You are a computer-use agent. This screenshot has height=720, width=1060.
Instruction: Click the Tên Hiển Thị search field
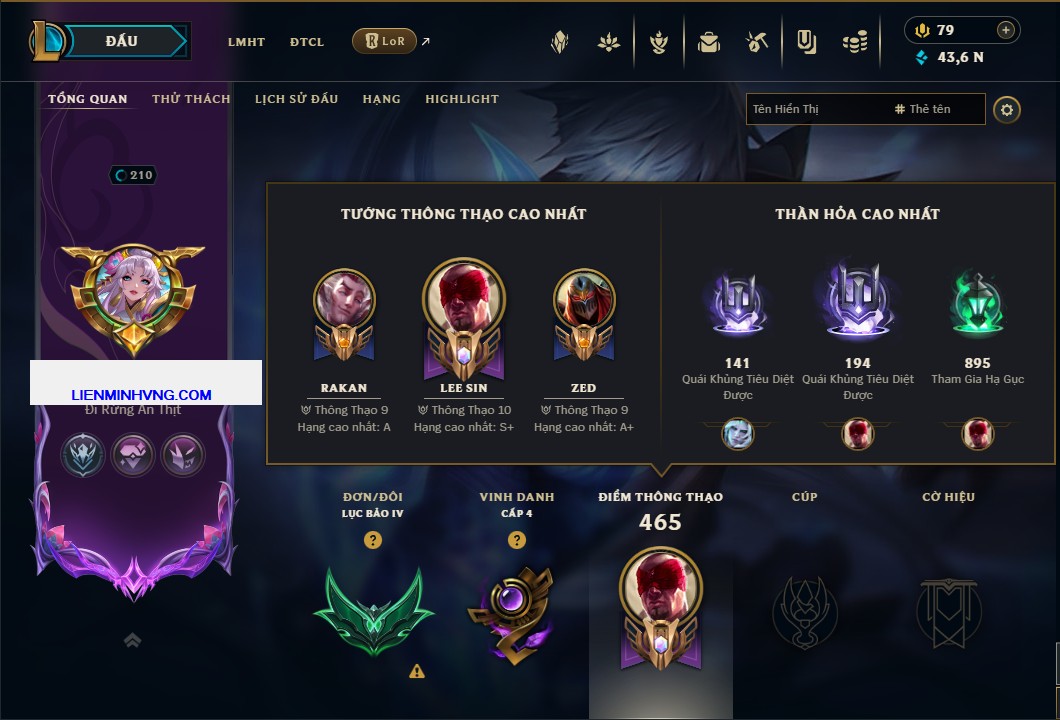815,109
